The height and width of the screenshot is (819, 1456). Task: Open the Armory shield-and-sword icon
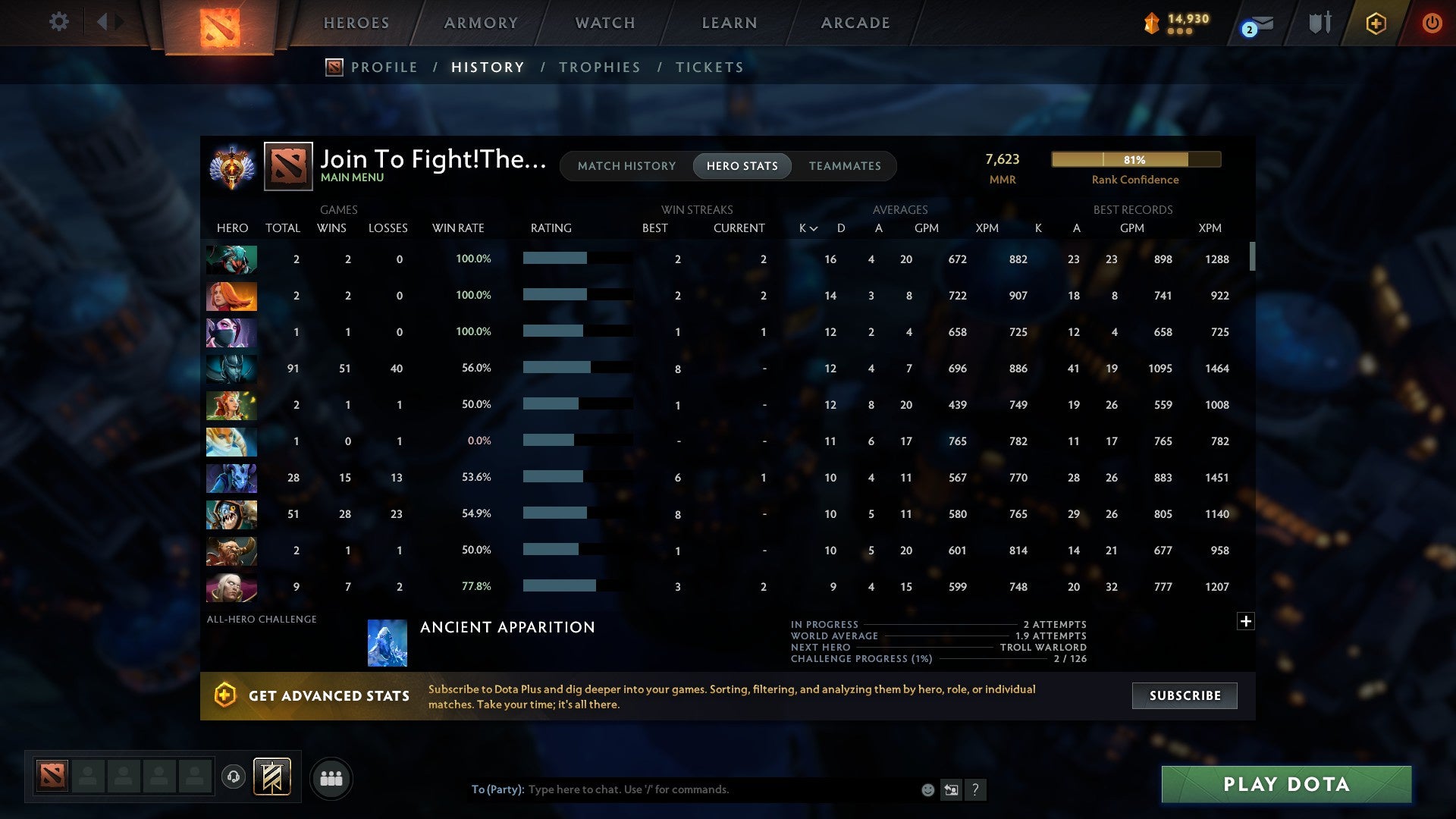pyautogui.click(x=1319, y=23)
